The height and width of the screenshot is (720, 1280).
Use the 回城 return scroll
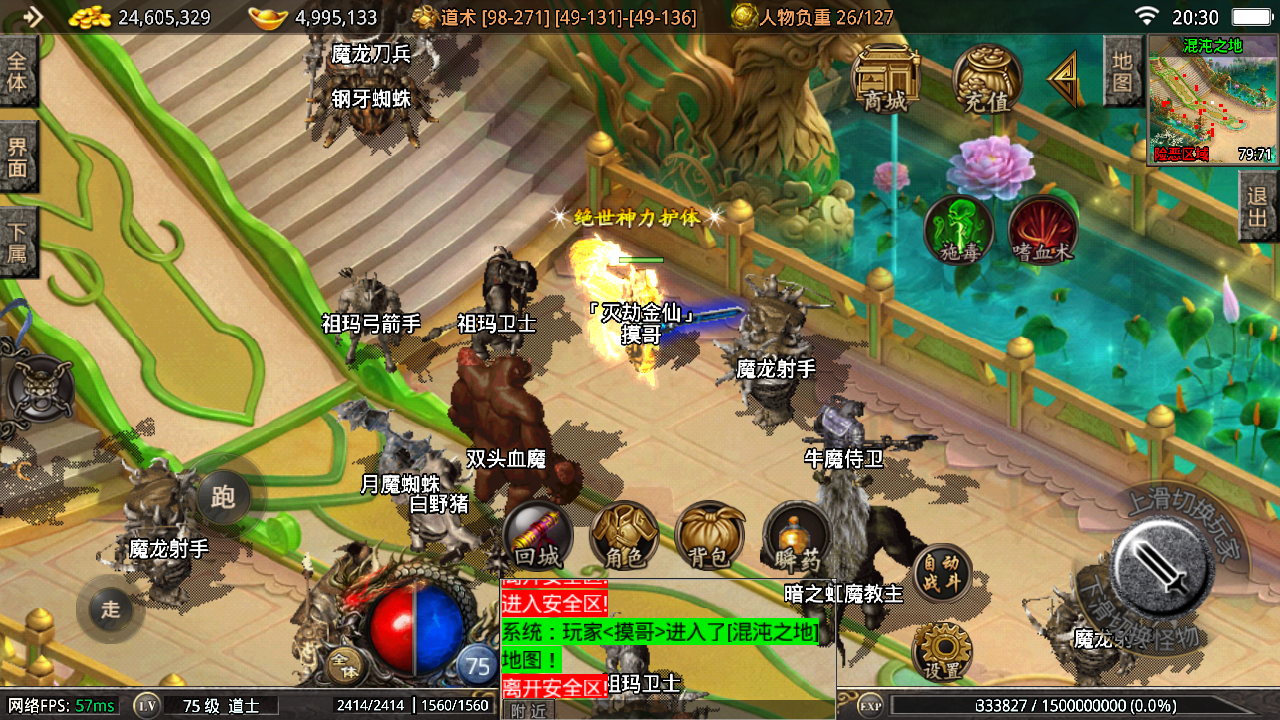pos(538,536)
